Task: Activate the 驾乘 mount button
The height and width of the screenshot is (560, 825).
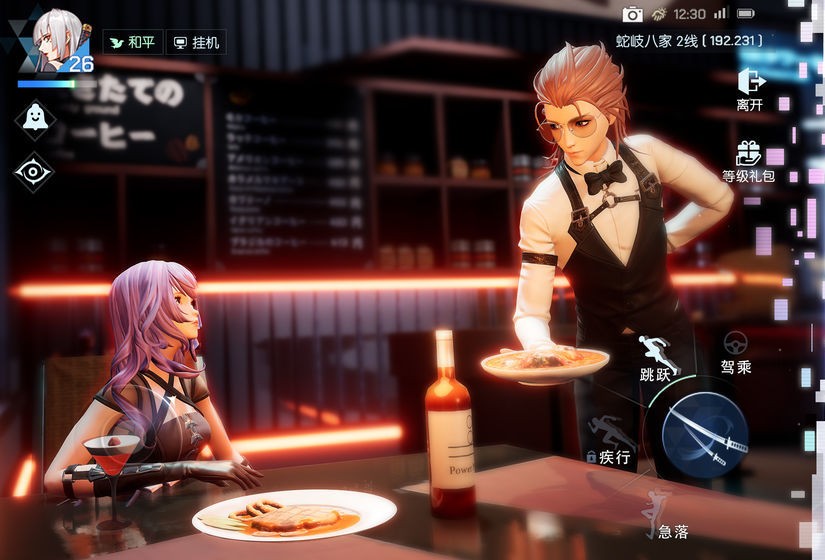Action: 736,353
